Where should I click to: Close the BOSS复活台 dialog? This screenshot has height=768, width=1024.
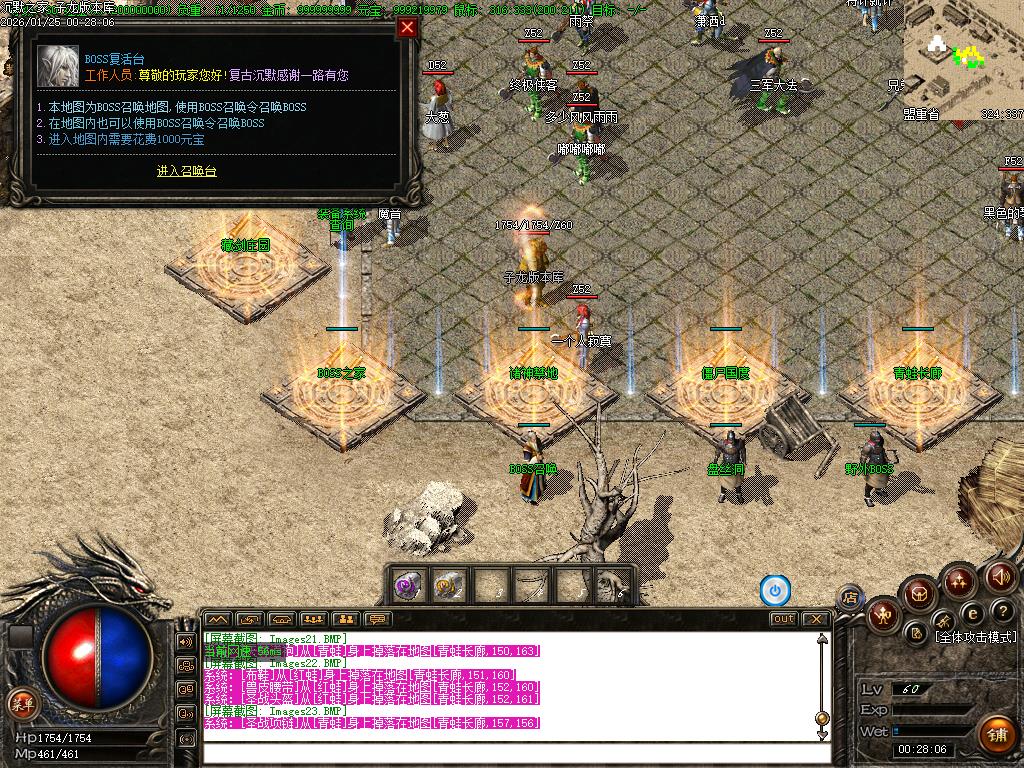point(407,28)
